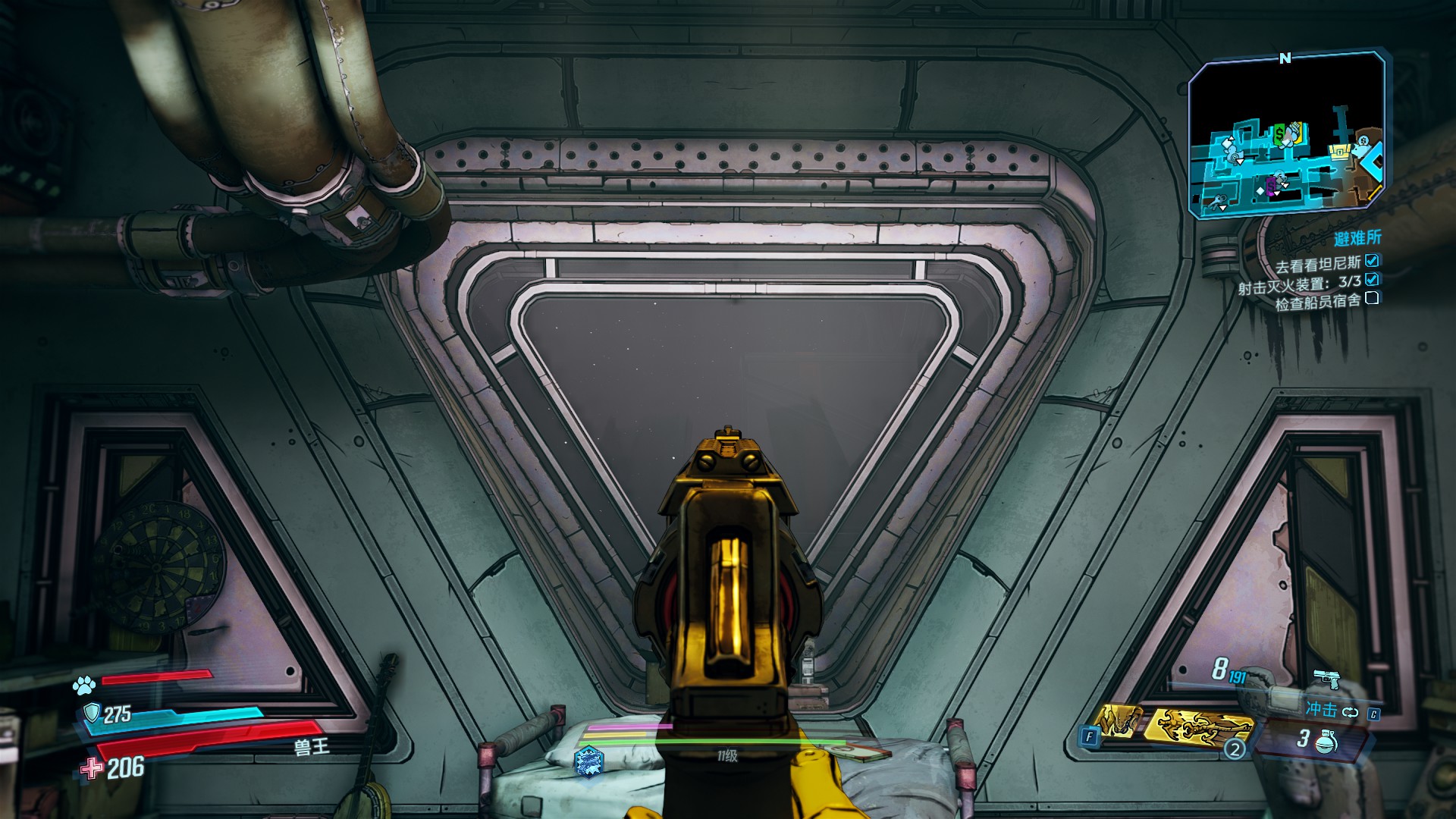The width and height of the screenshot is (1456, 819).
Task: Click the red health cross icon
Action: 92,768
